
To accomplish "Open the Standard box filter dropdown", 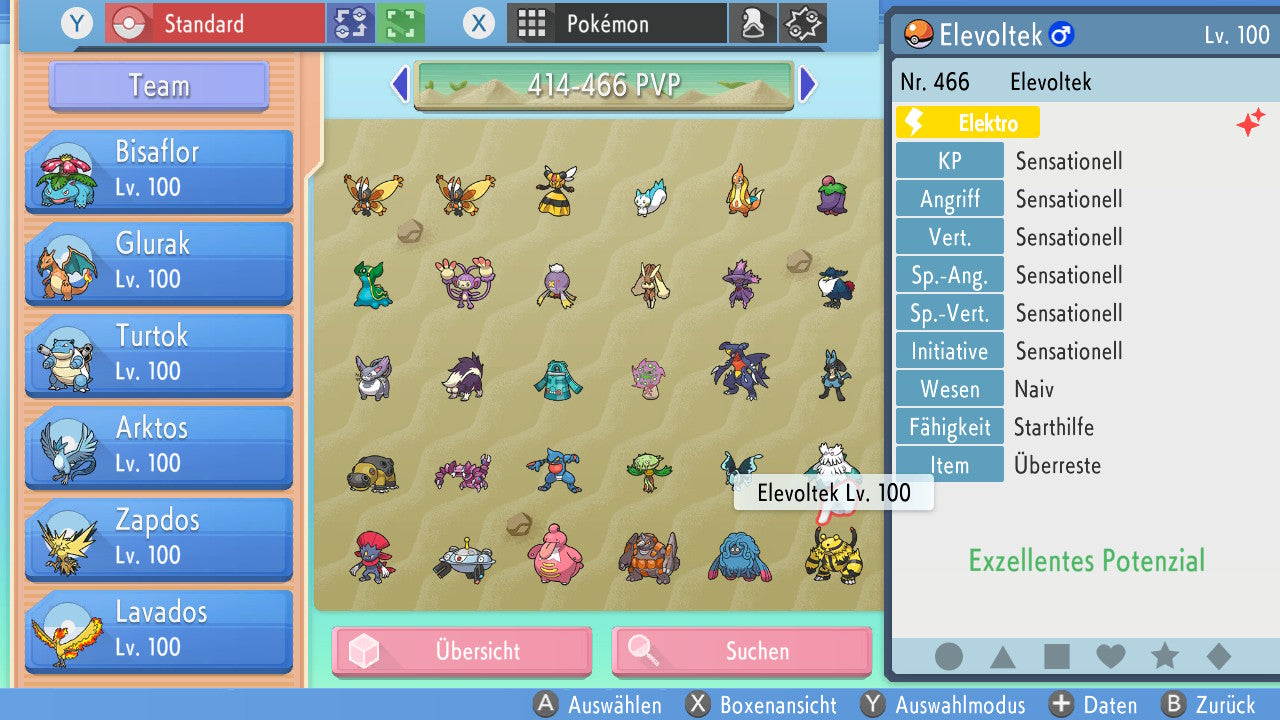I will 213,22.
